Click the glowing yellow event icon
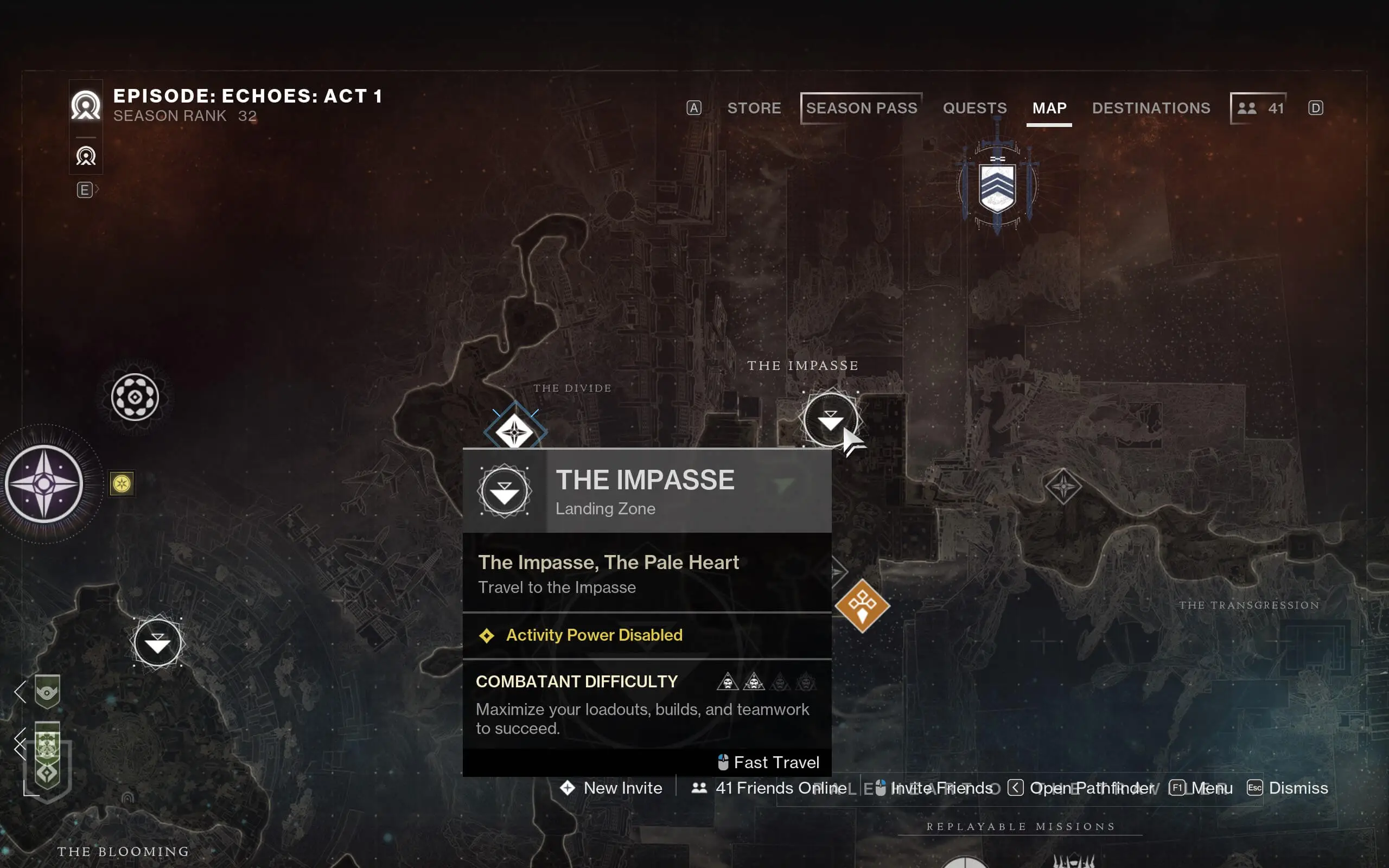The width and height of the screenshot is (1389, 868). click(x=121, y=484)
